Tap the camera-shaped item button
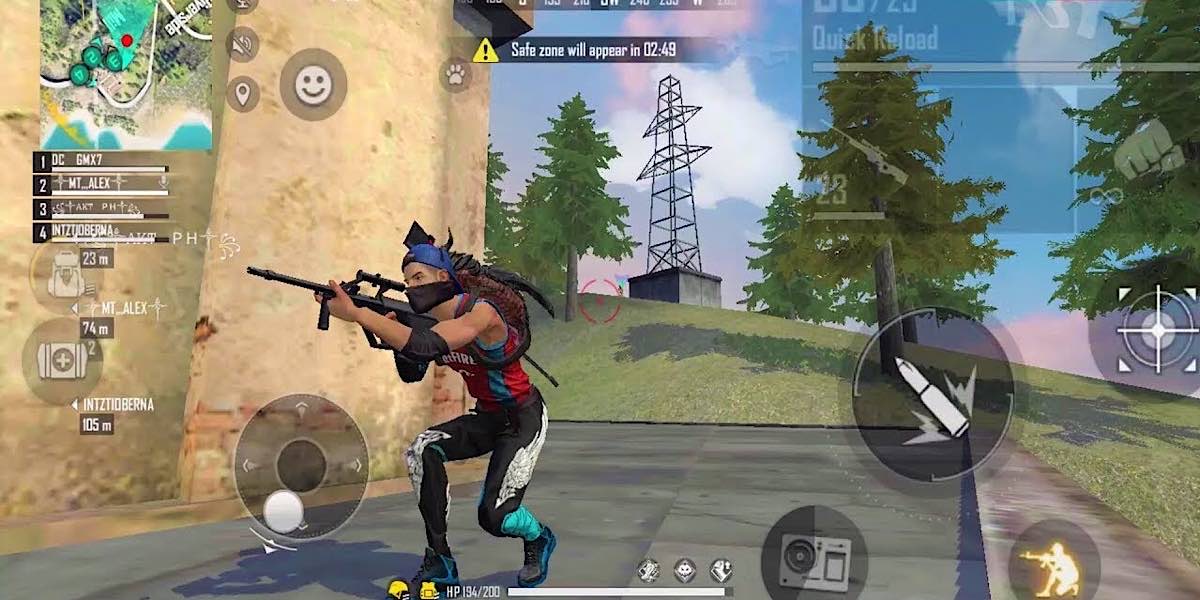Screen dimensions: 1200x600 (x=812, y=557)
